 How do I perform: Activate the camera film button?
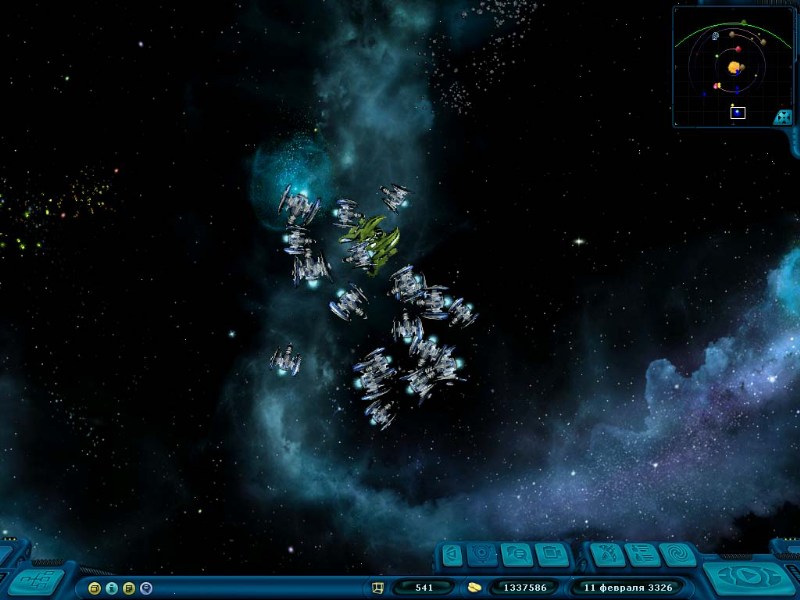pyautogui.click(x=552, y=554)
